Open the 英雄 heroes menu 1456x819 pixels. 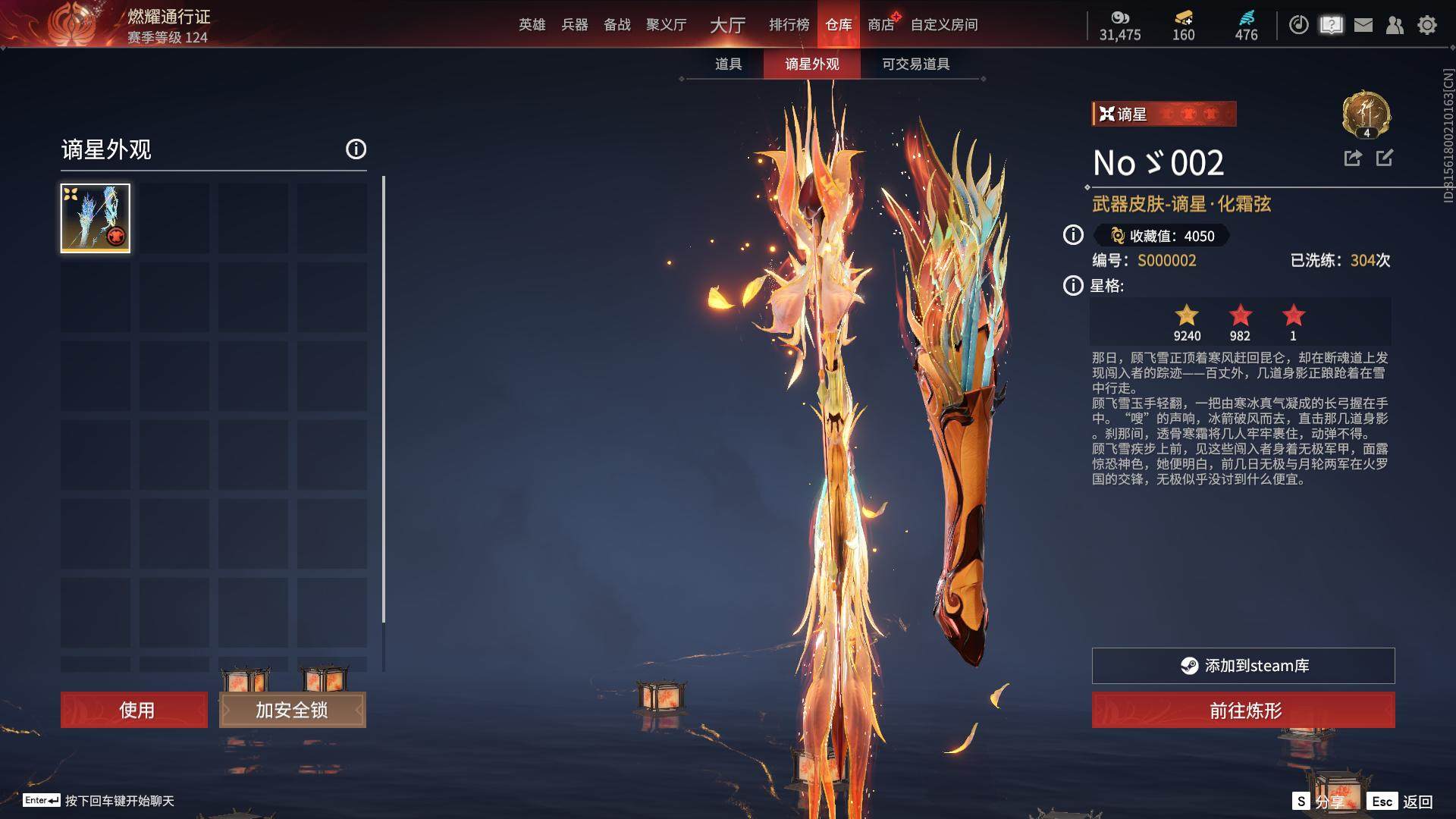[532, 25]
